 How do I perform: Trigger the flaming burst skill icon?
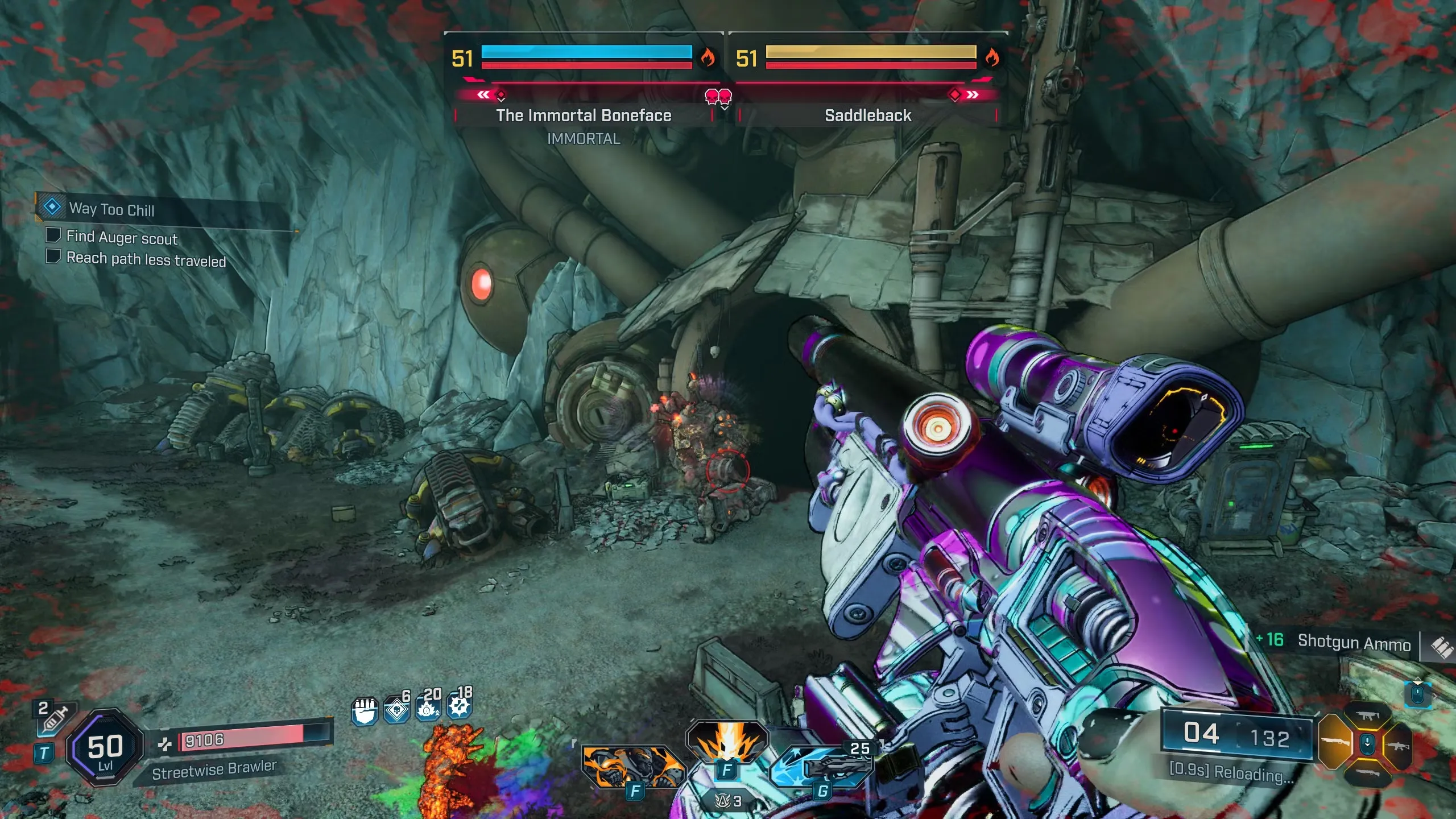point(727,741)
